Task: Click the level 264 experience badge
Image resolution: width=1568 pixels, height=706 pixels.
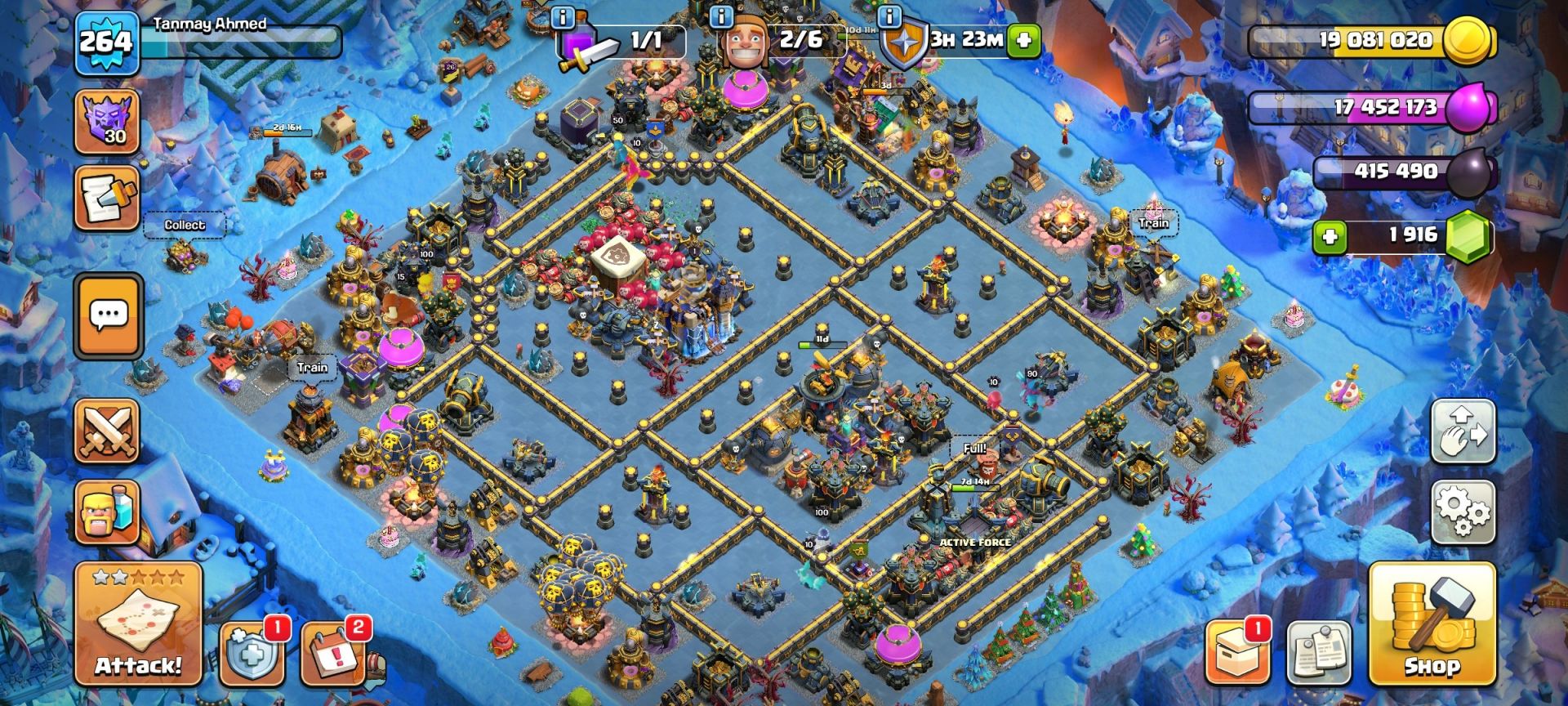Action: click(x=106, y=40)
